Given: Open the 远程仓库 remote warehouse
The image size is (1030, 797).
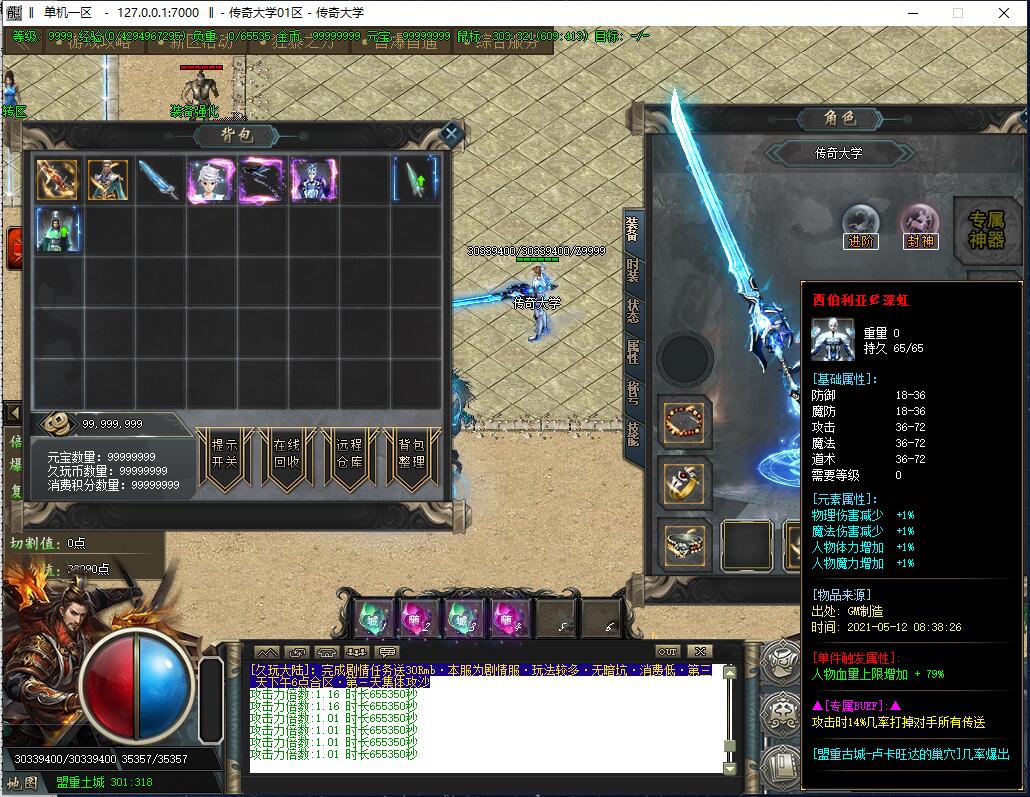Looking at the screenshot, I should tap(349, 457).
